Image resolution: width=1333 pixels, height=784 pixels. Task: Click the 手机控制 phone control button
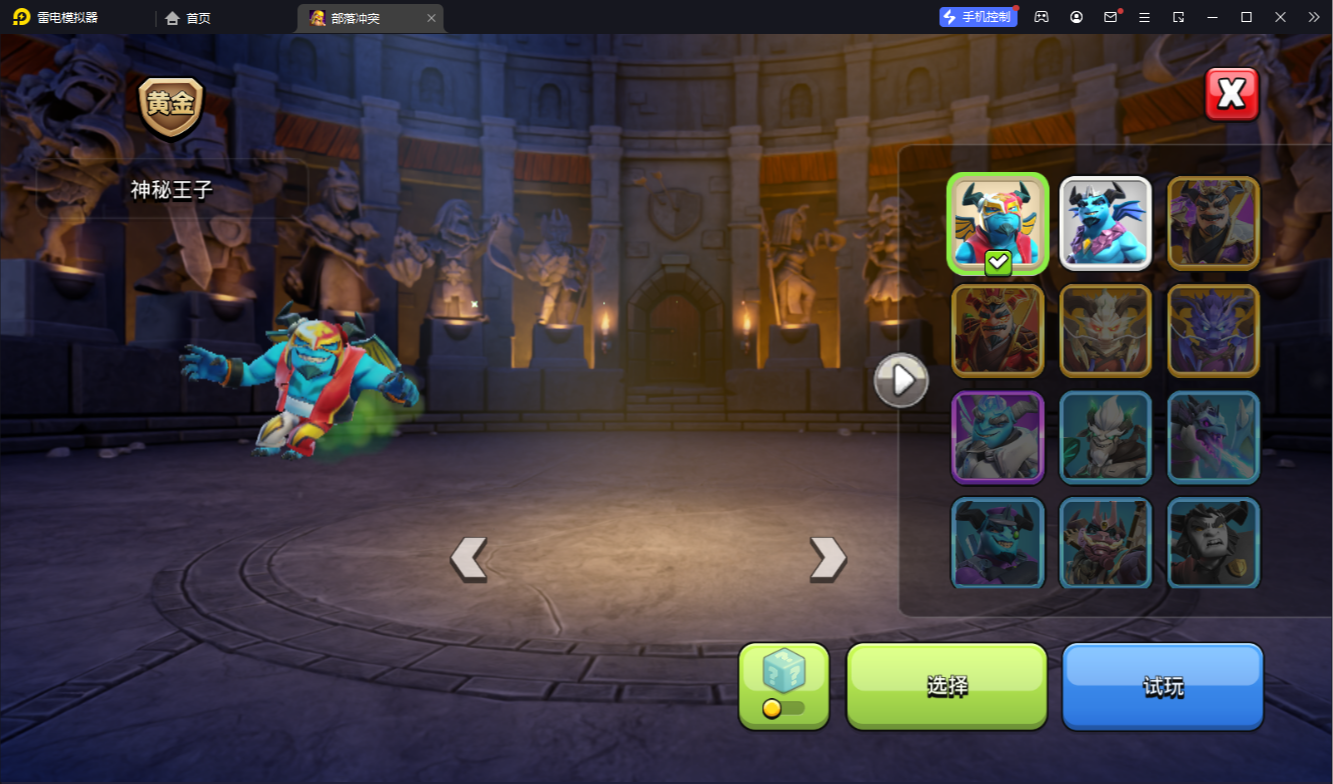(978, 17)
